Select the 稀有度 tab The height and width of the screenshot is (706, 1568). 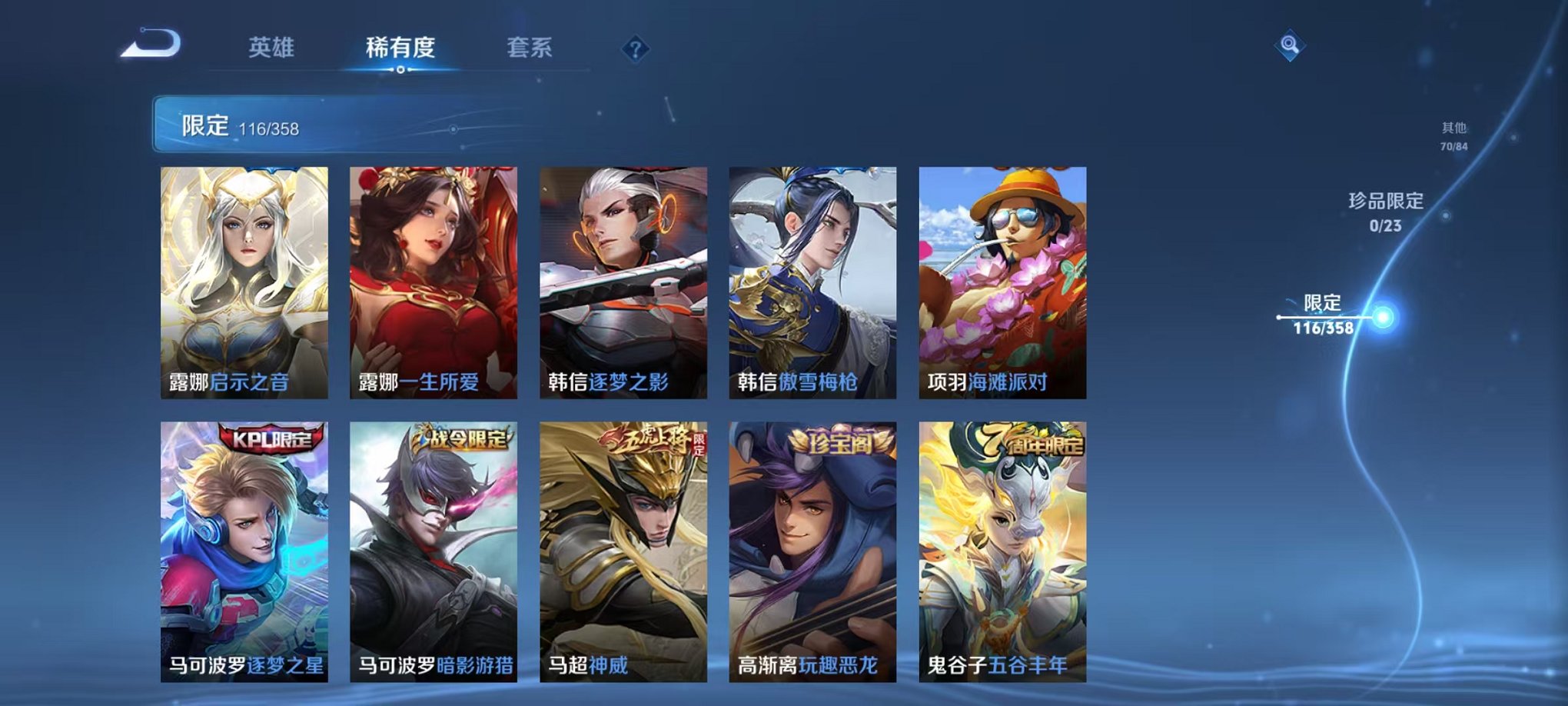click(401, 46)
